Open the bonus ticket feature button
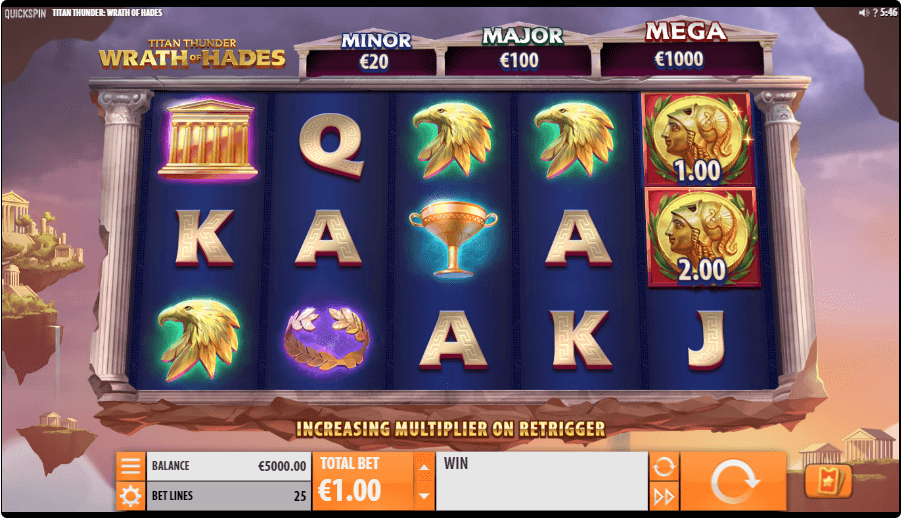This screenshot has height=518, width=901. click(828, 481)
